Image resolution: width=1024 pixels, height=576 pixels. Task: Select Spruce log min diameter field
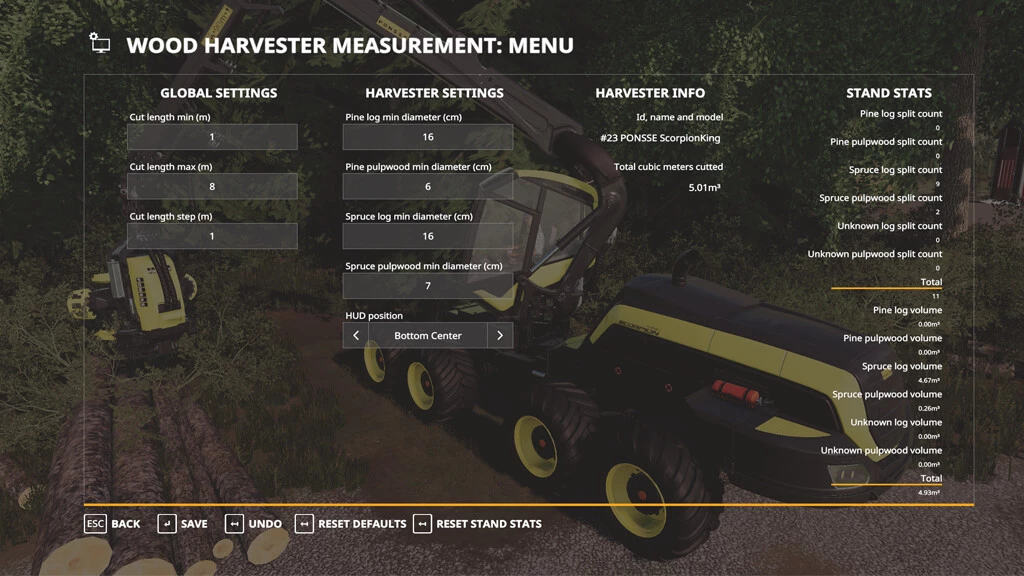[428, 236]
